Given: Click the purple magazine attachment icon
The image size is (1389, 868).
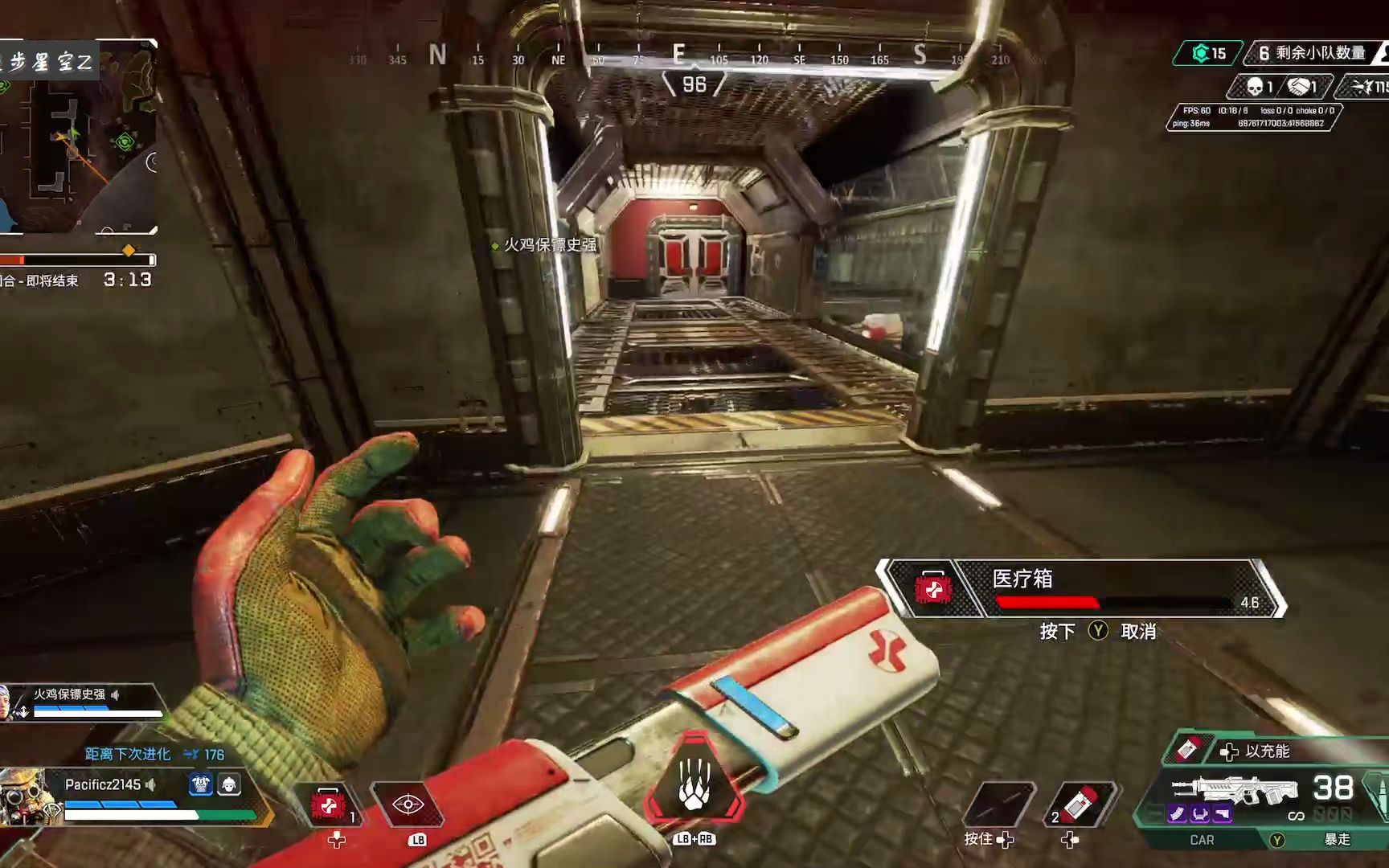Looking at the screenshot, I should 1178,814.
